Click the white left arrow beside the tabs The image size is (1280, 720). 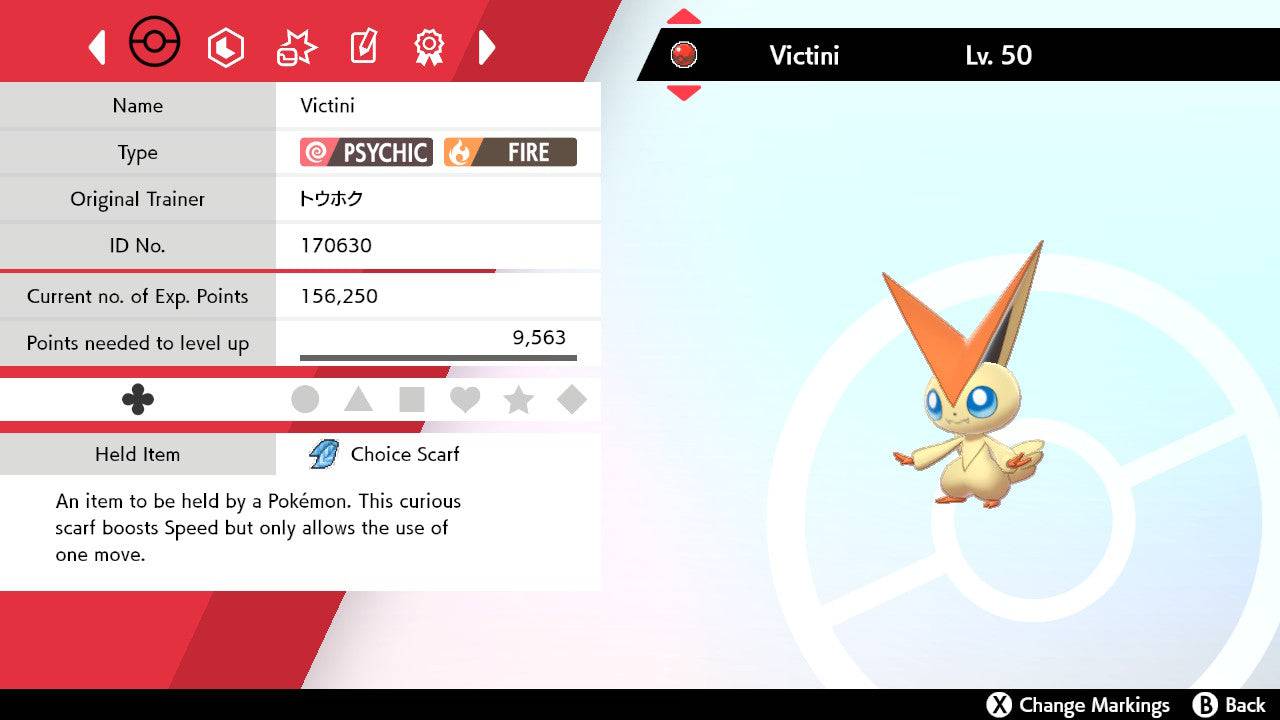pos(97,47)
